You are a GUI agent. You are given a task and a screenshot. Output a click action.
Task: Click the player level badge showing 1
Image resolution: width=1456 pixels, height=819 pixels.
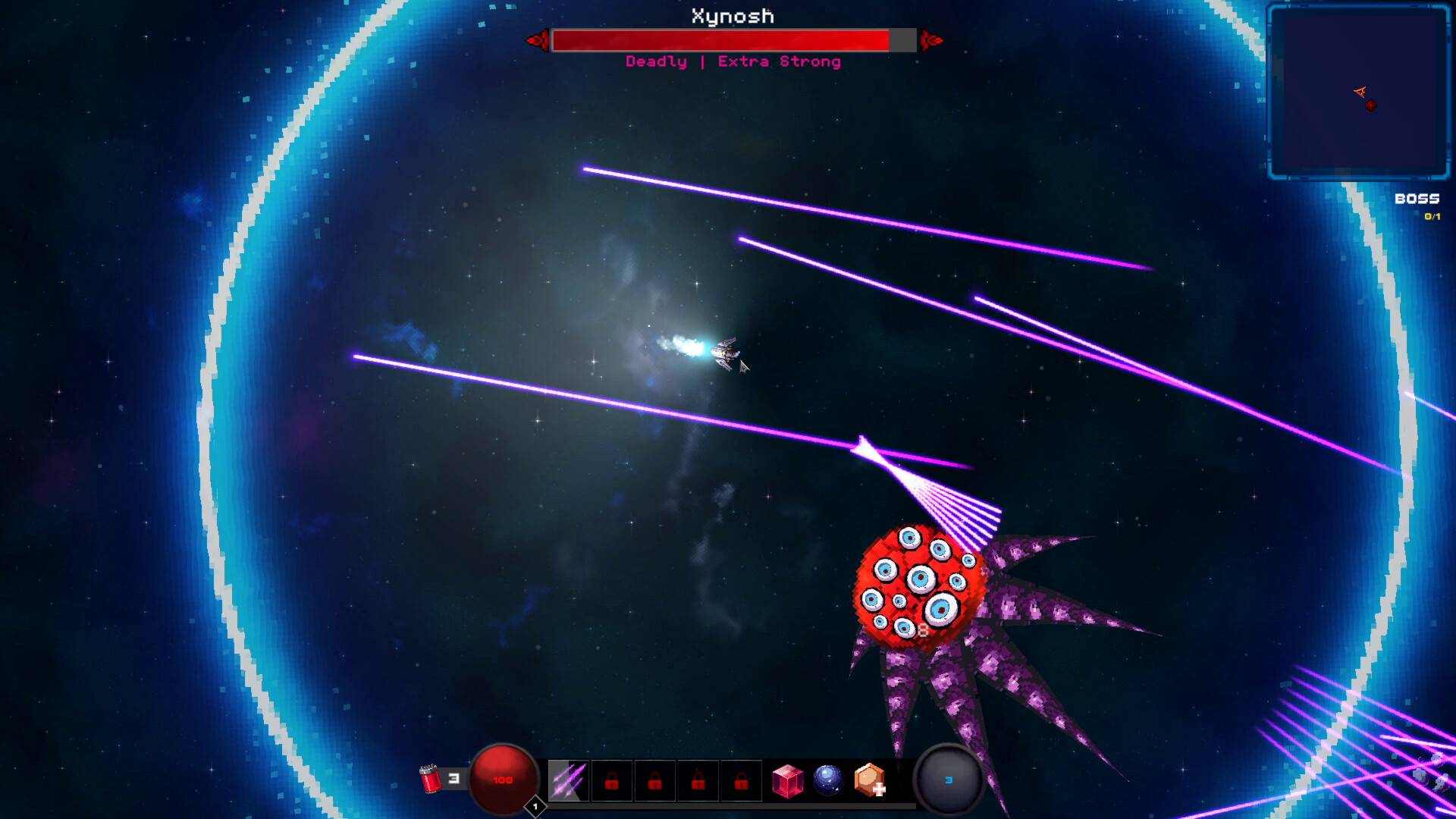tap(535, 807)
